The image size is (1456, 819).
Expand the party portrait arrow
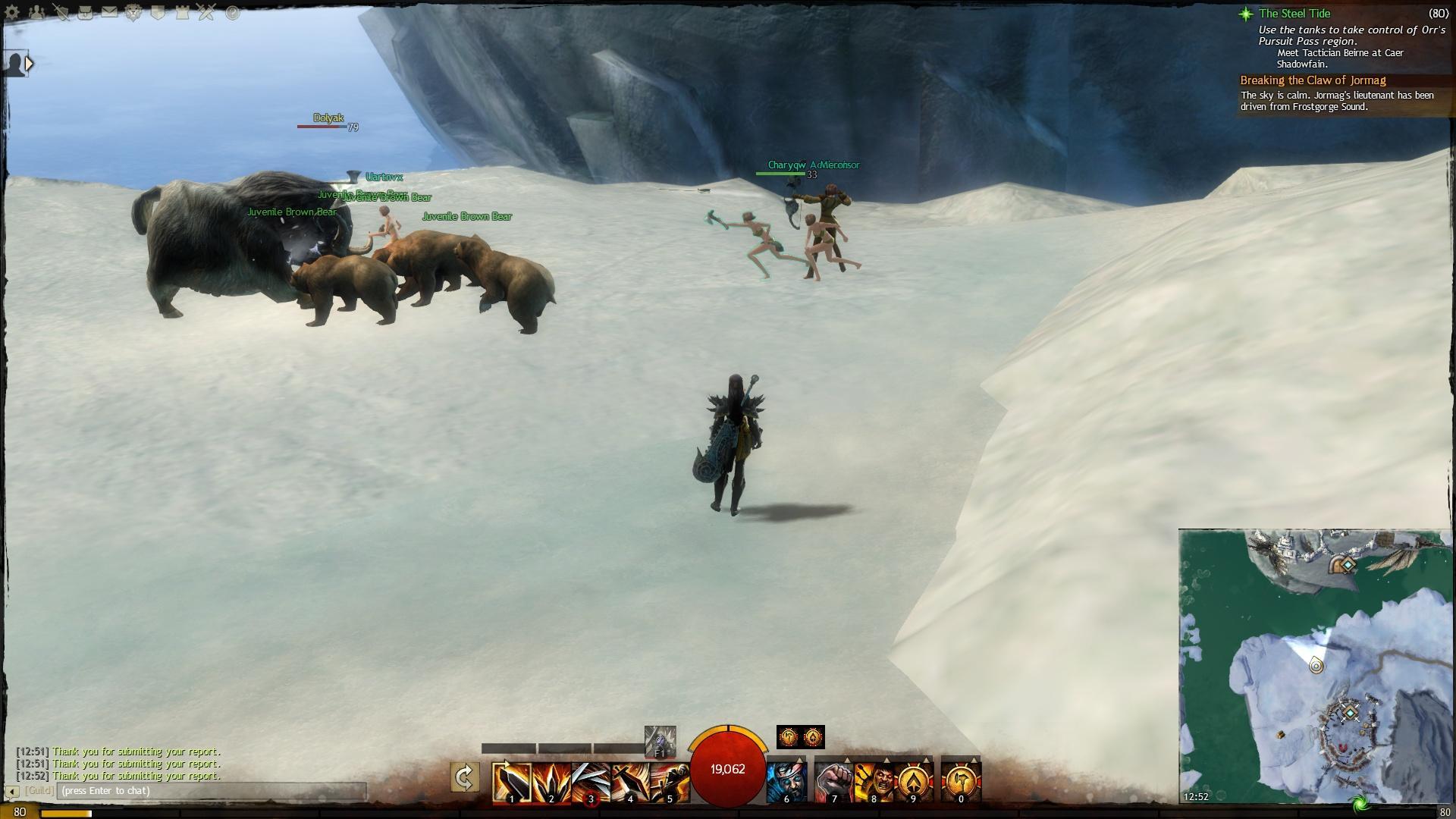(x=29, y=64)
